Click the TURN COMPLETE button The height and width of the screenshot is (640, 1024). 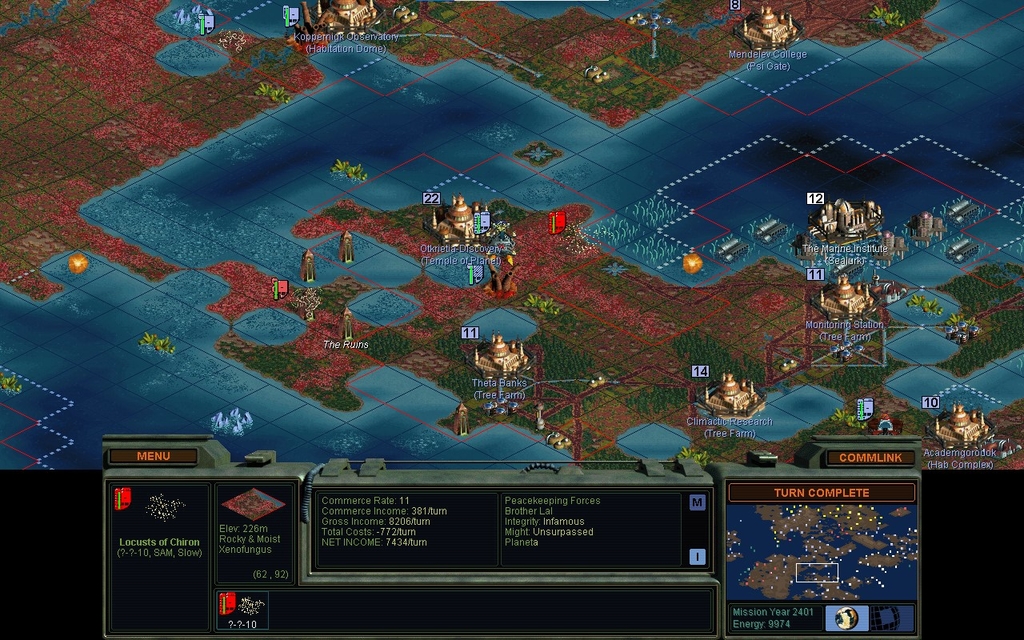point(821,492)
